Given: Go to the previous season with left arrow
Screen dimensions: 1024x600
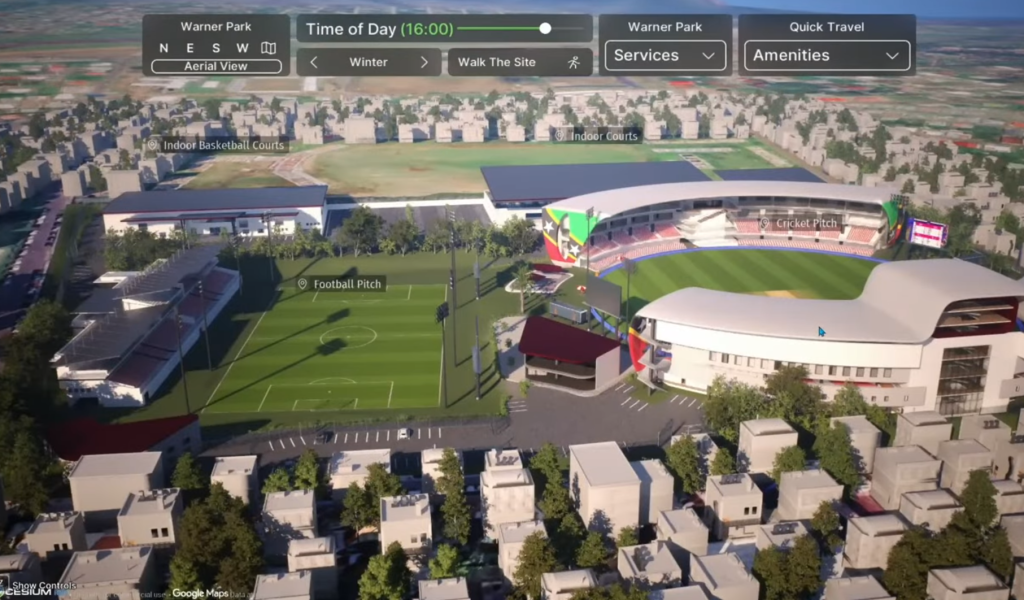Looking at the screenshot, I should point(314,62).
